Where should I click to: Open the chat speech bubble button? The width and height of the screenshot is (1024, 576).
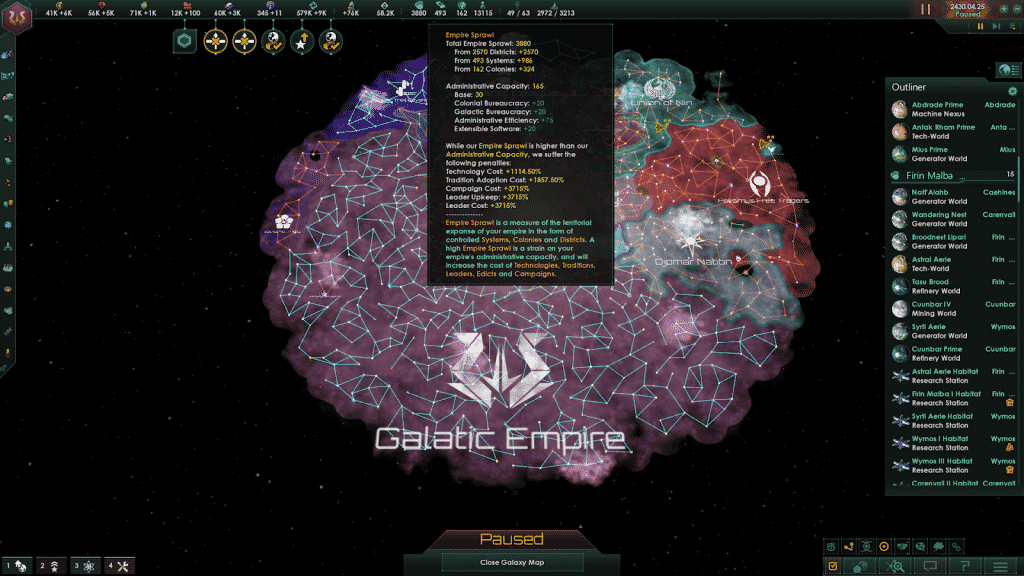[x=931, y=566]
